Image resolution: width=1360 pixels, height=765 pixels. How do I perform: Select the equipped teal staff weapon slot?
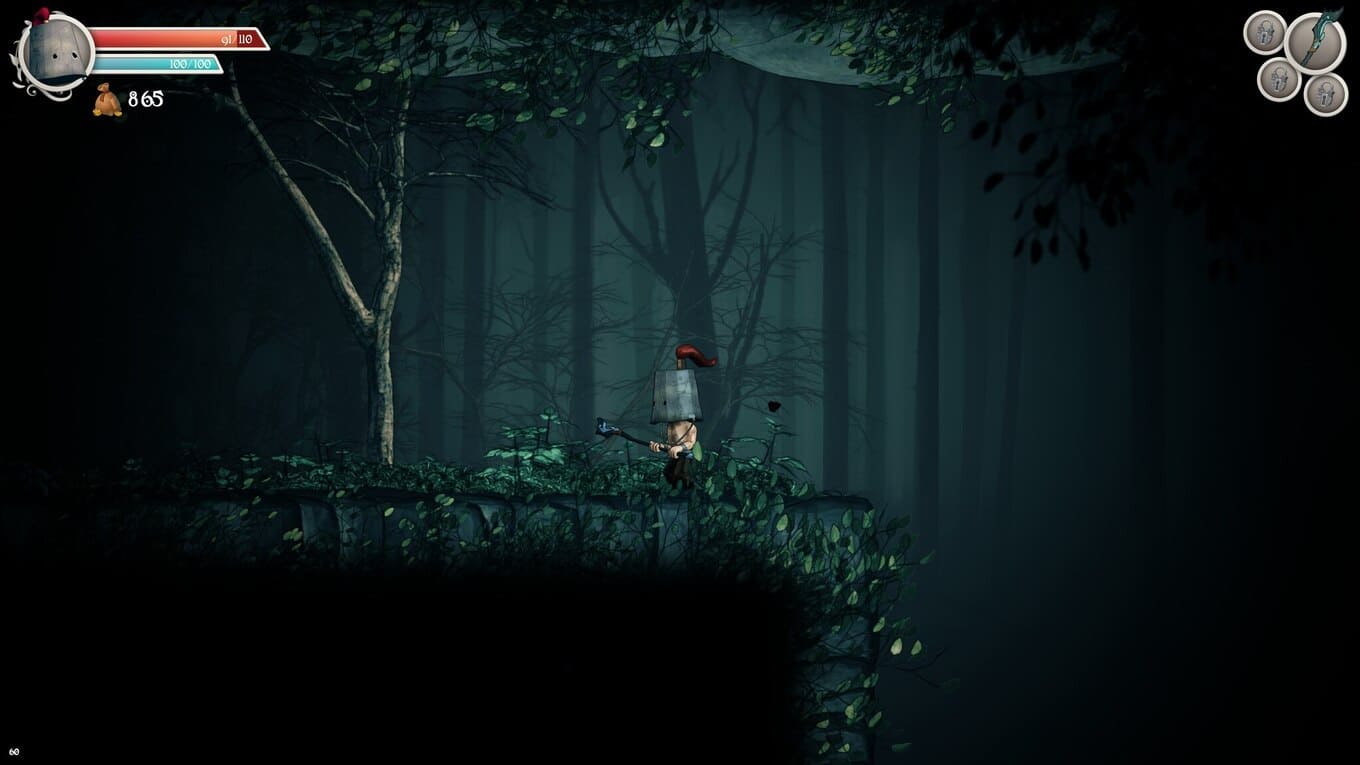[1315, 42]
